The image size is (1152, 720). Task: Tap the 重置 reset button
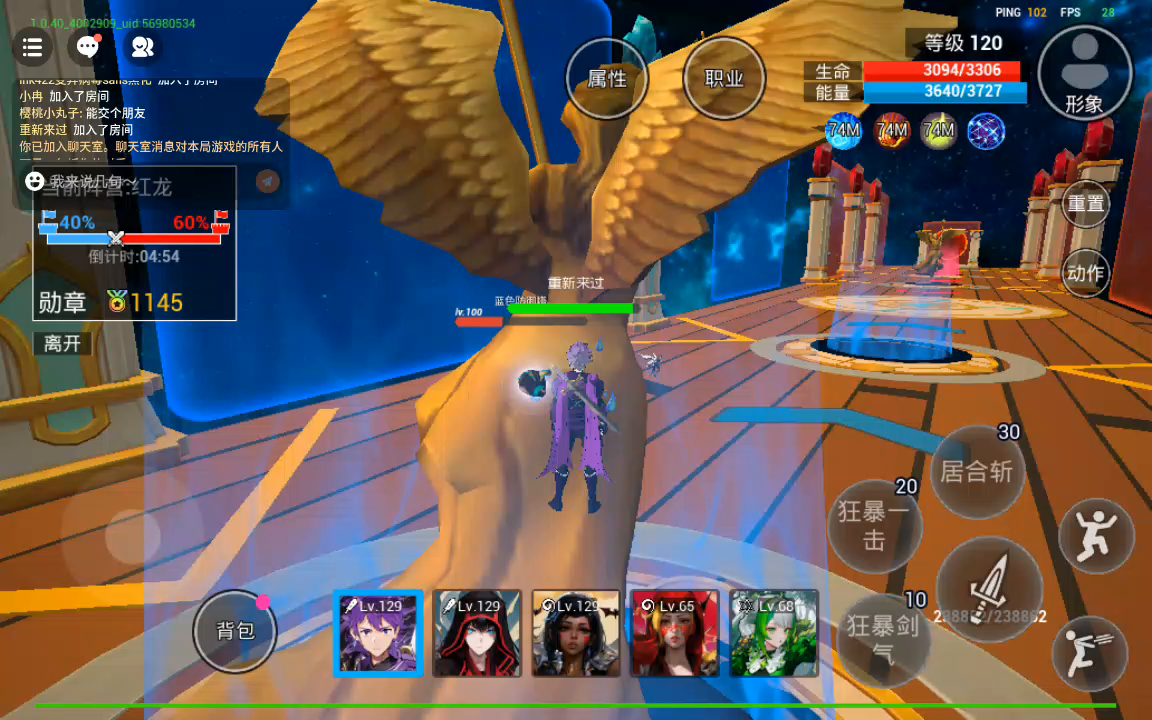point(1086,203)
